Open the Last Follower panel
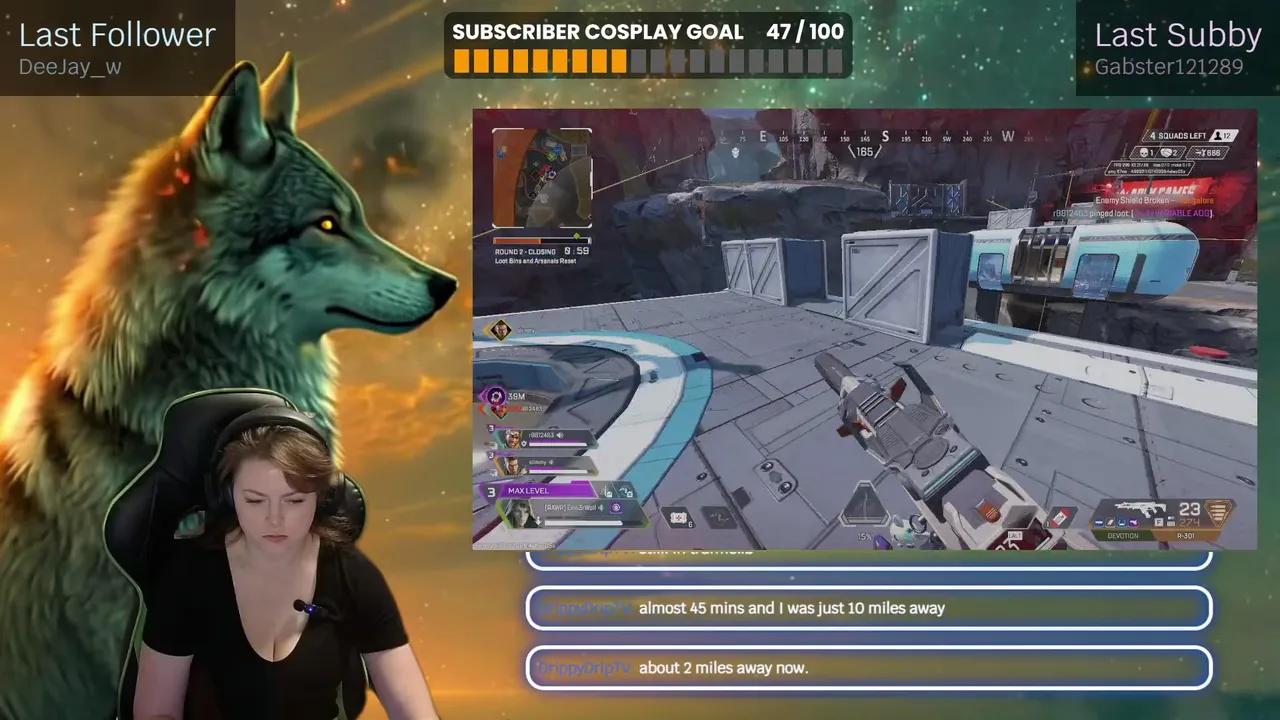The image size is (1280, 720). [115, 35]
